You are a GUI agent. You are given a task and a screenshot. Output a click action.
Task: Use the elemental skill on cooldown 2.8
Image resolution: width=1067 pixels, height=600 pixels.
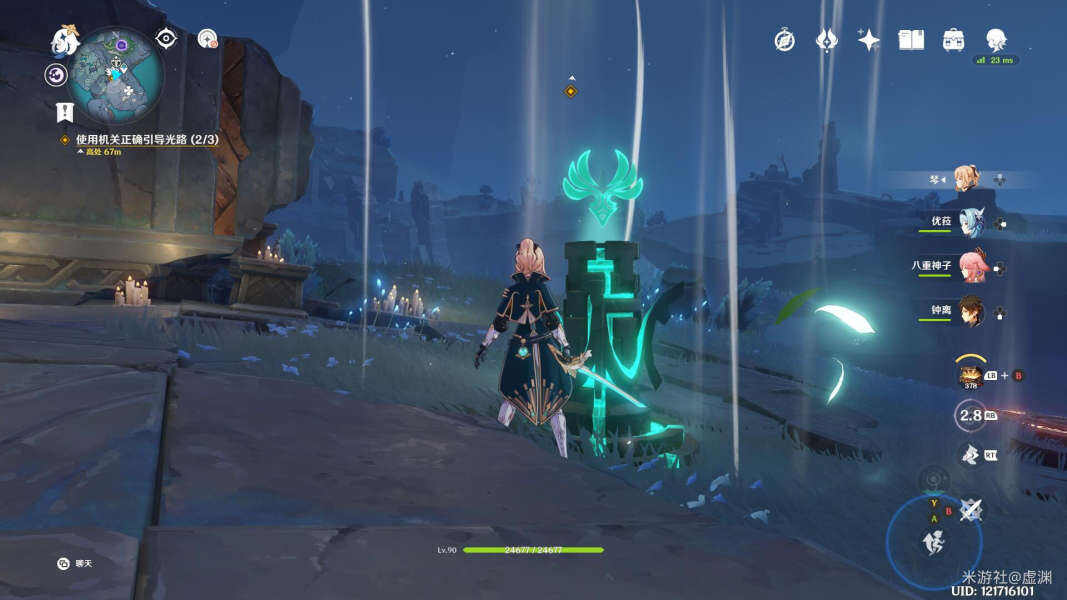[969, 415]
